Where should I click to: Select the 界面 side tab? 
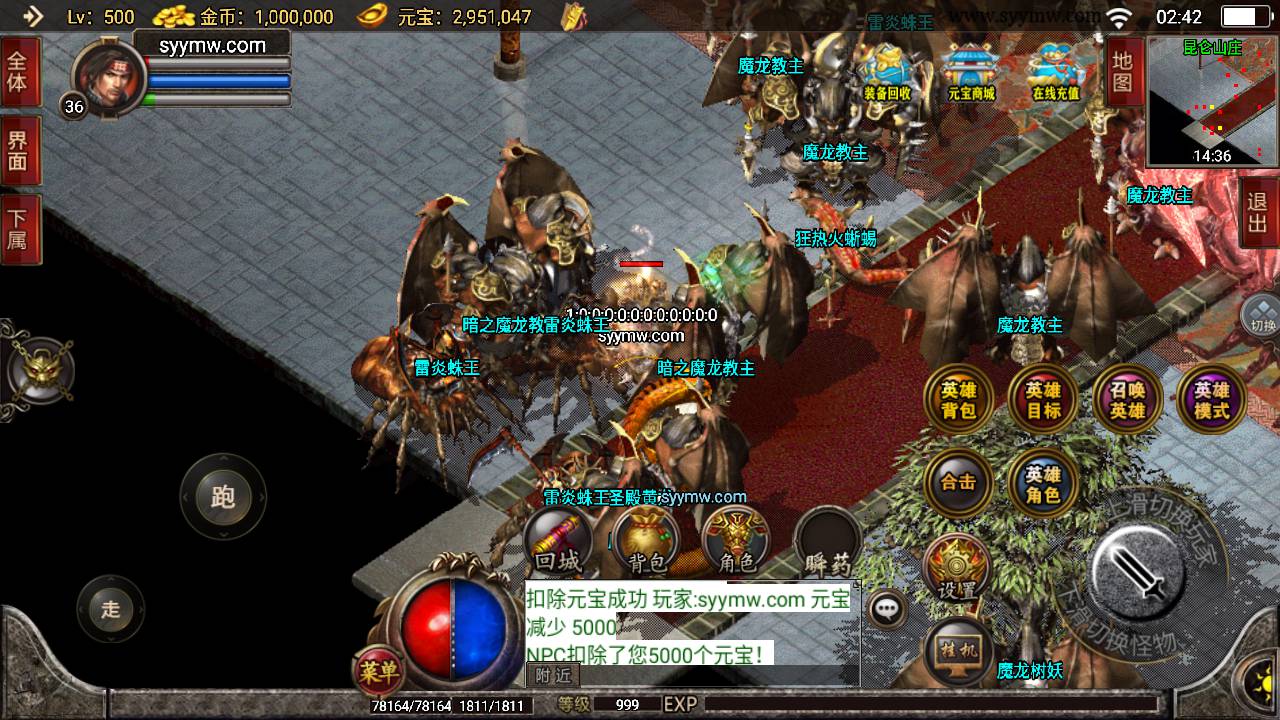coord(18,150)
